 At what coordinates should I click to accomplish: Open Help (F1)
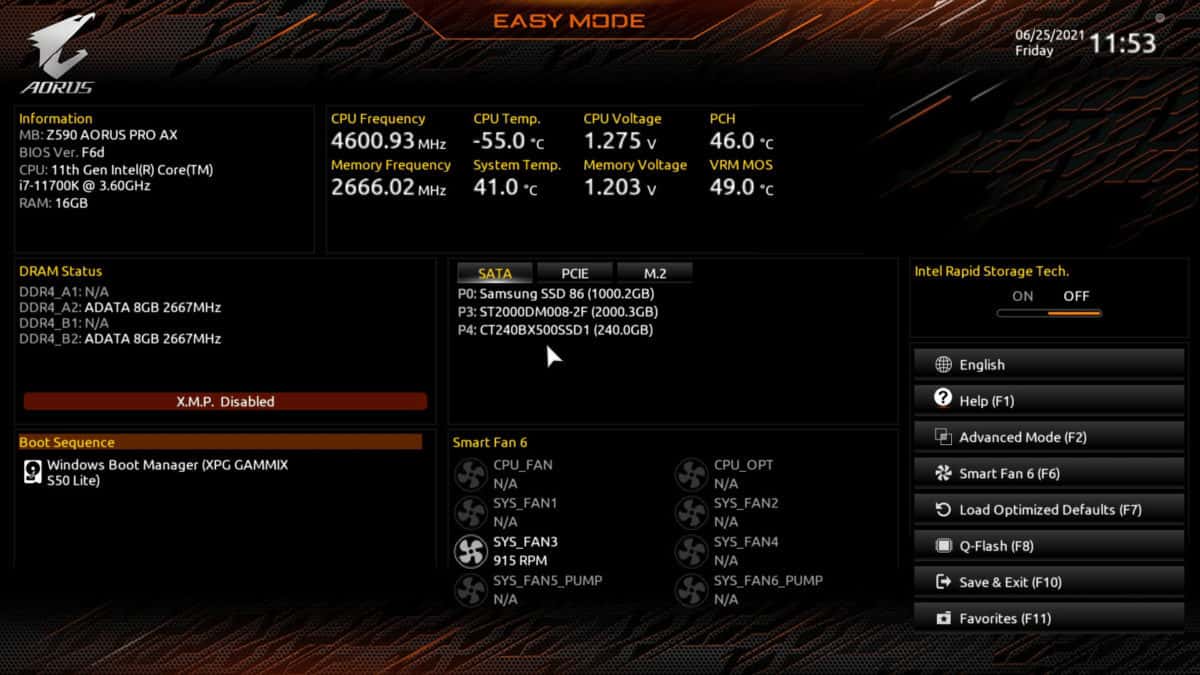[x=1049, y=401]
